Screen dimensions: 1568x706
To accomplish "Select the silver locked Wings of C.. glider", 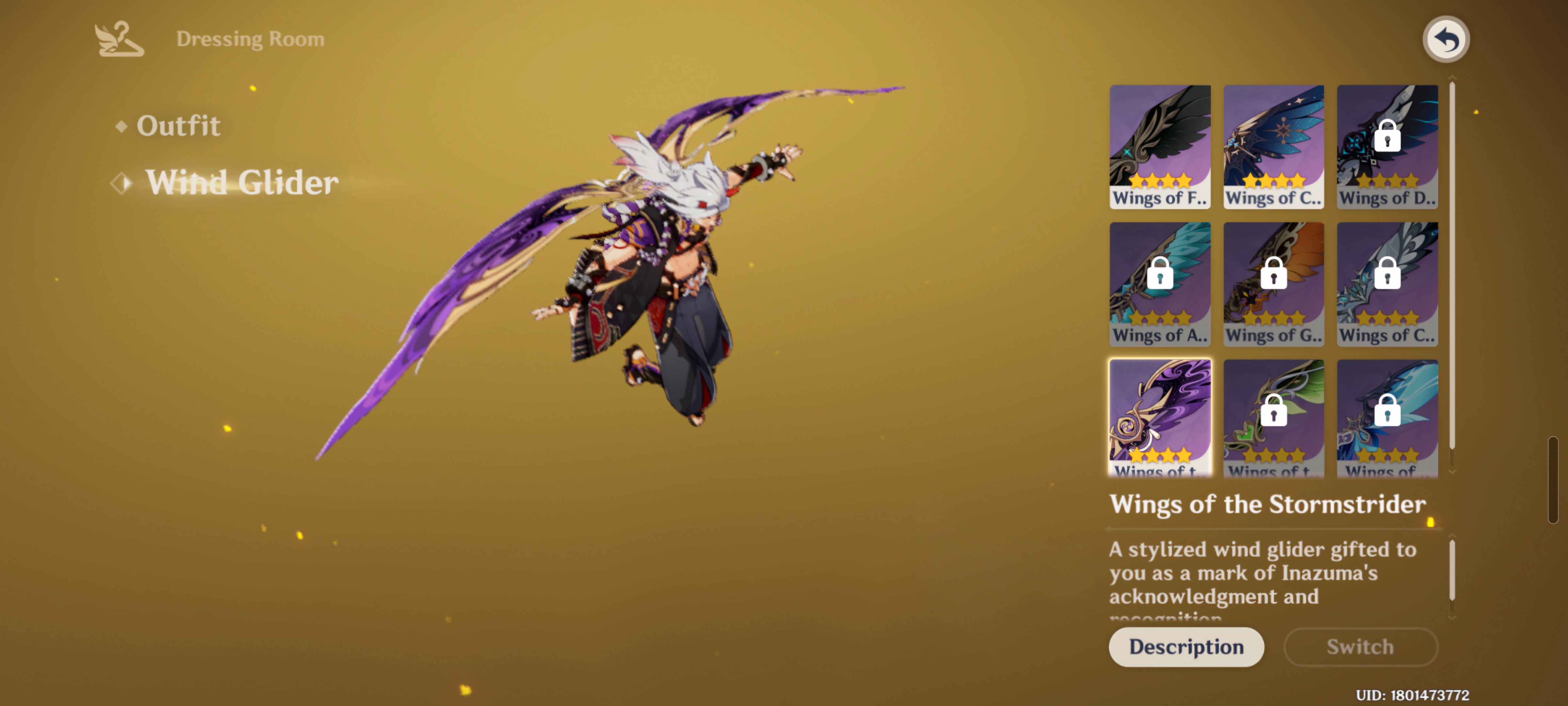I will pos(1387,283).
